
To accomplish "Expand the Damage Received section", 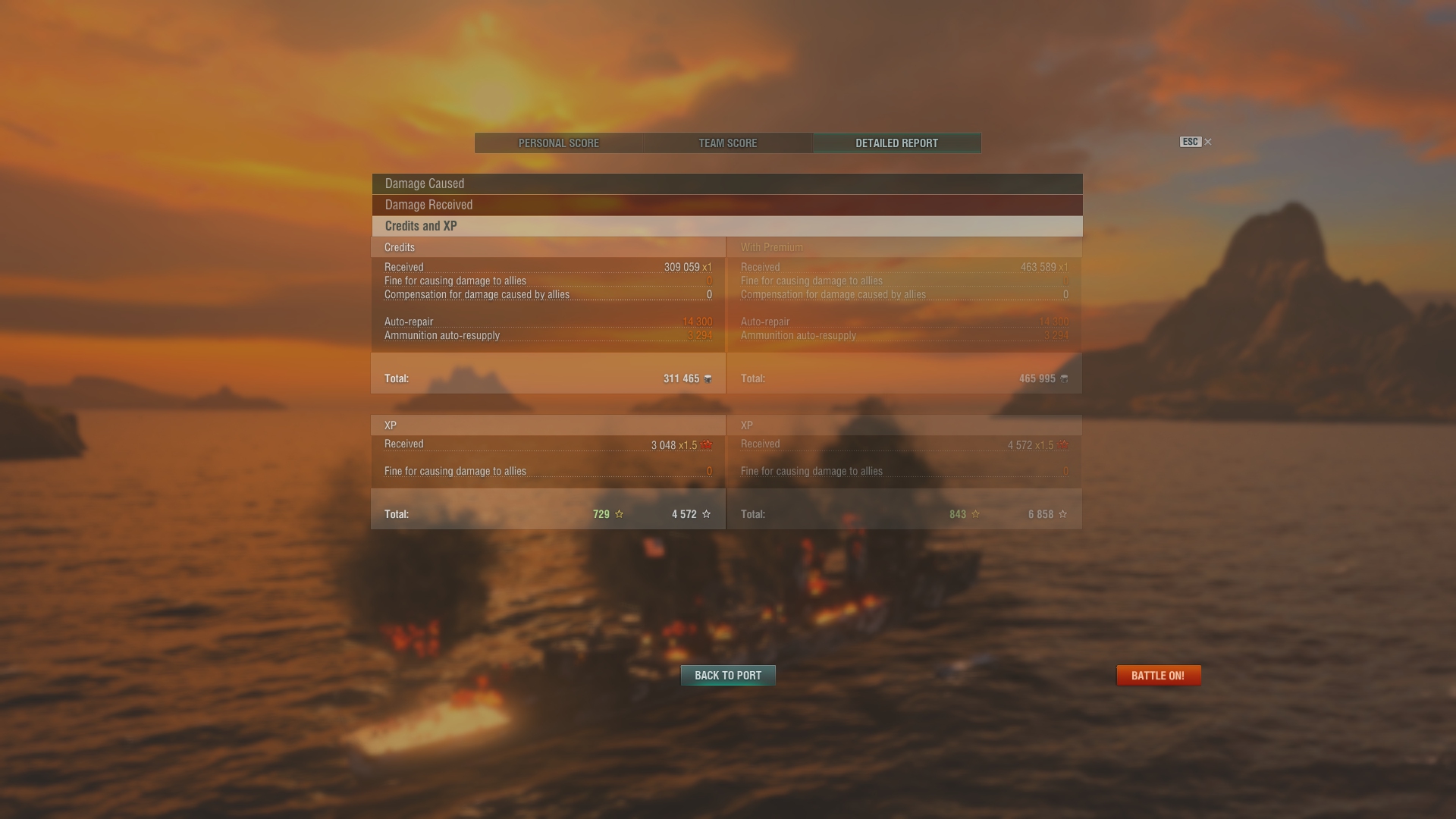I will (x=726, y=205).
